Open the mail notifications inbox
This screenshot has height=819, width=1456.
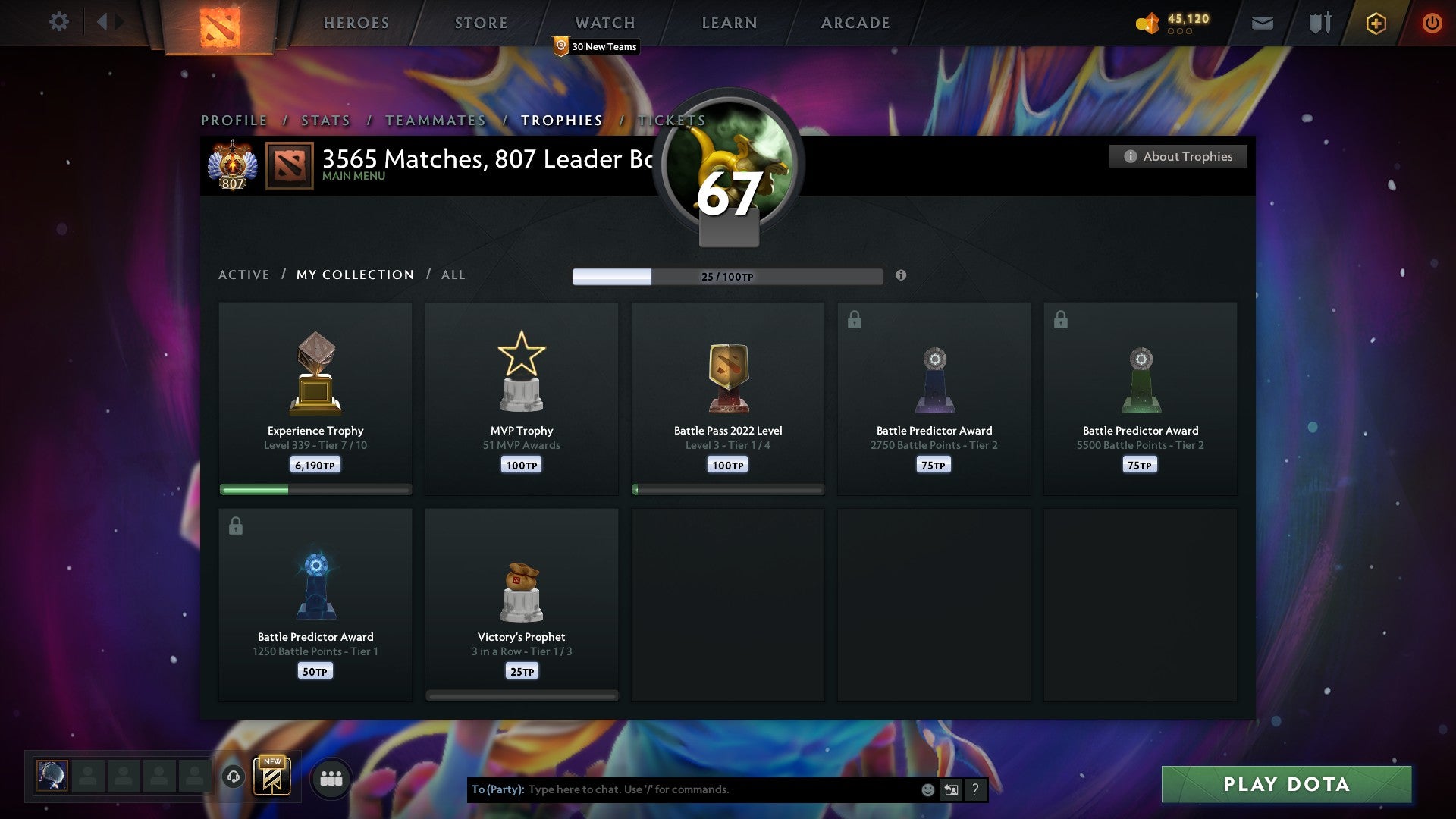pyautogui.click(x=1262, y=23)
